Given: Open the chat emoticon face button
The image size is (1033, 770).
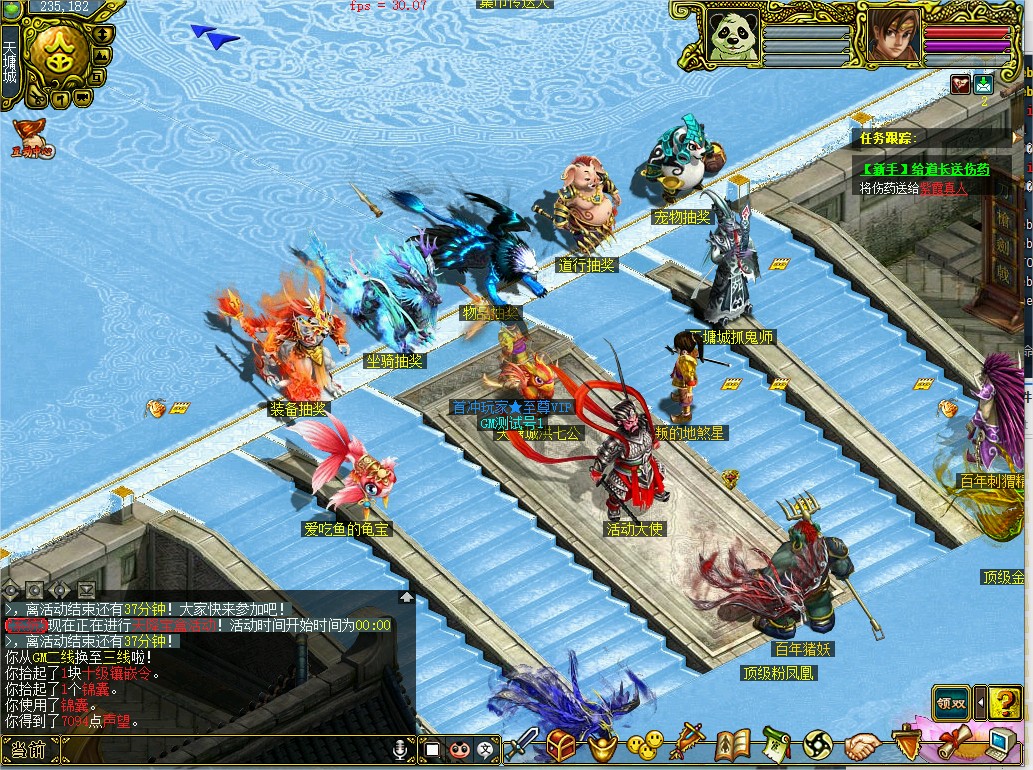Looking at the screenshot, I should [459, 749].
